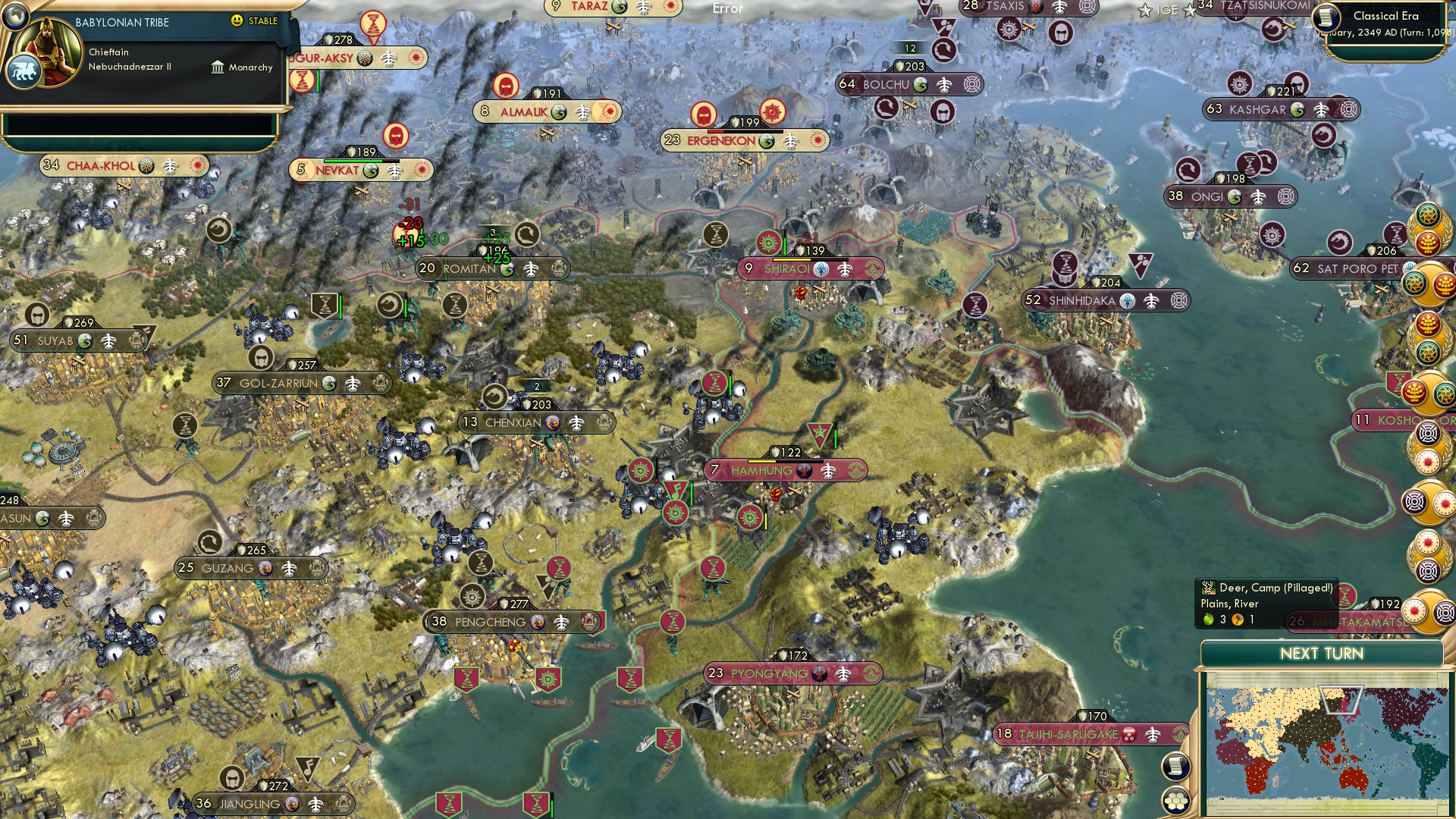Select the Shiraoi city religion icon
Image resolution: width=1456 pixels, height=819 pixels.
click(821, 268)
